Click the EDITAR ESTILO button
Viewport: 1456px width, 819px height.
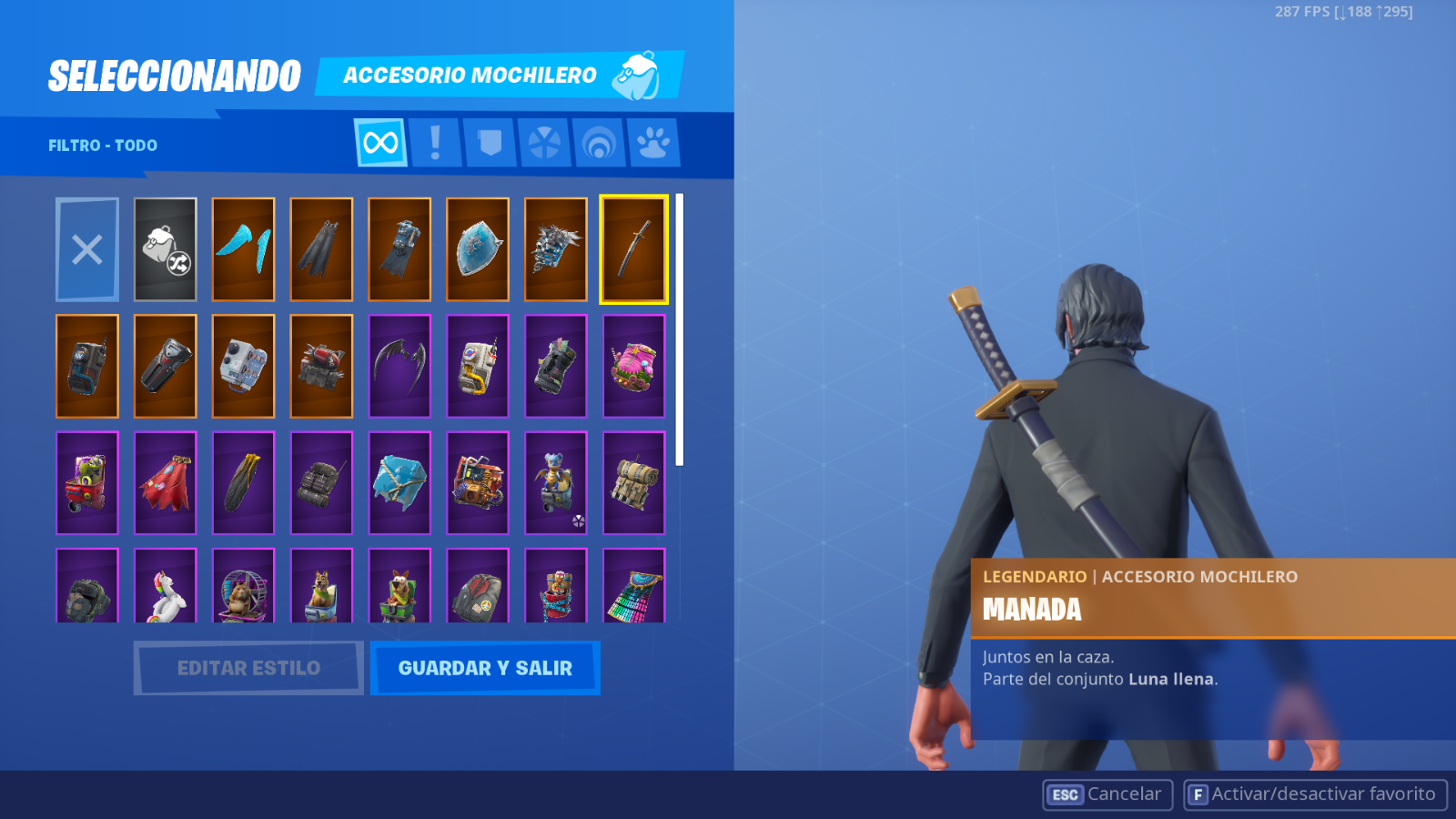(x=248, y=667)
